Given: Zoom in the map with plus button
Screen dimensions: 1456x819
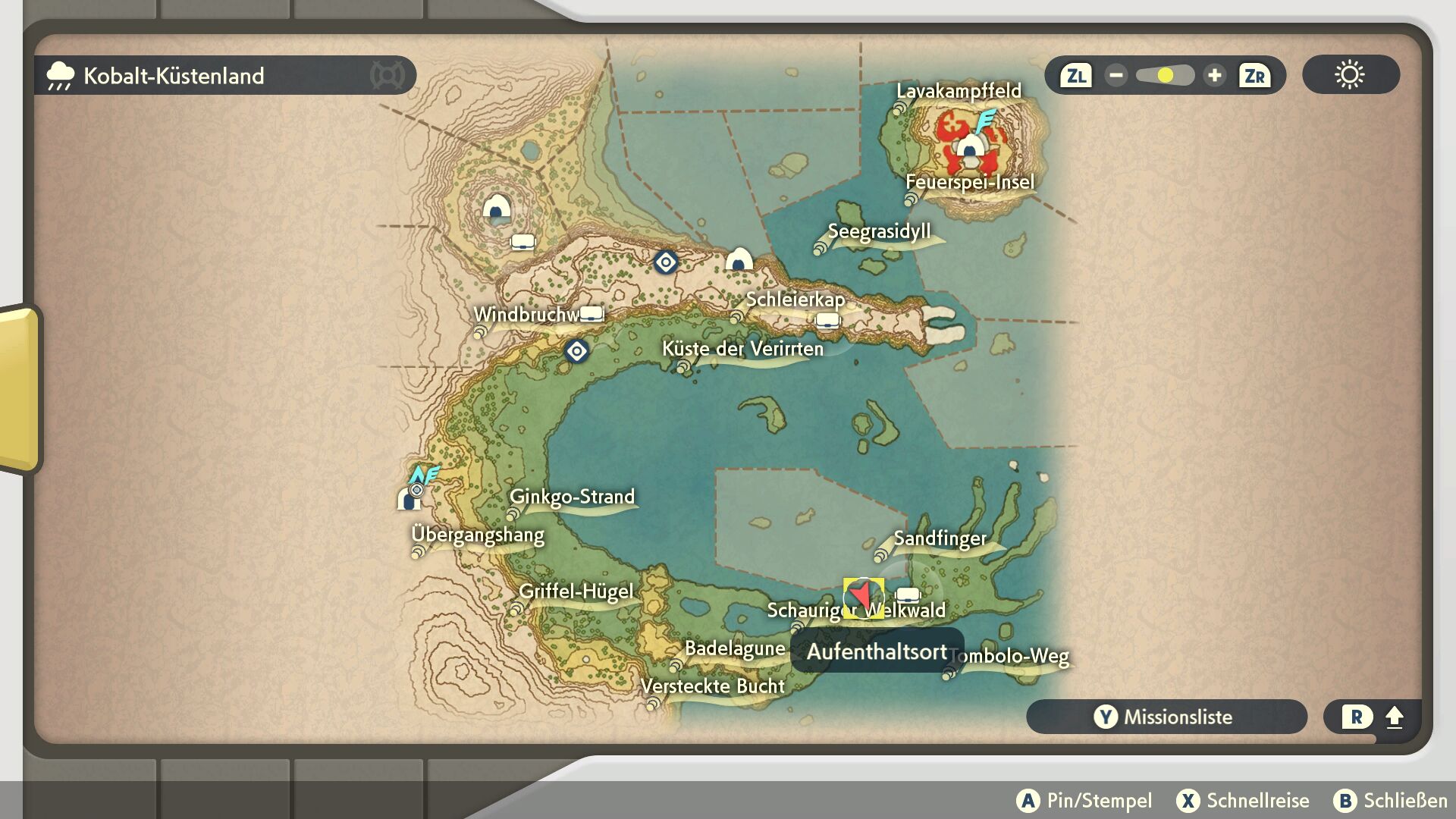Looking at the screenshot, I should tap(1214, 76).
